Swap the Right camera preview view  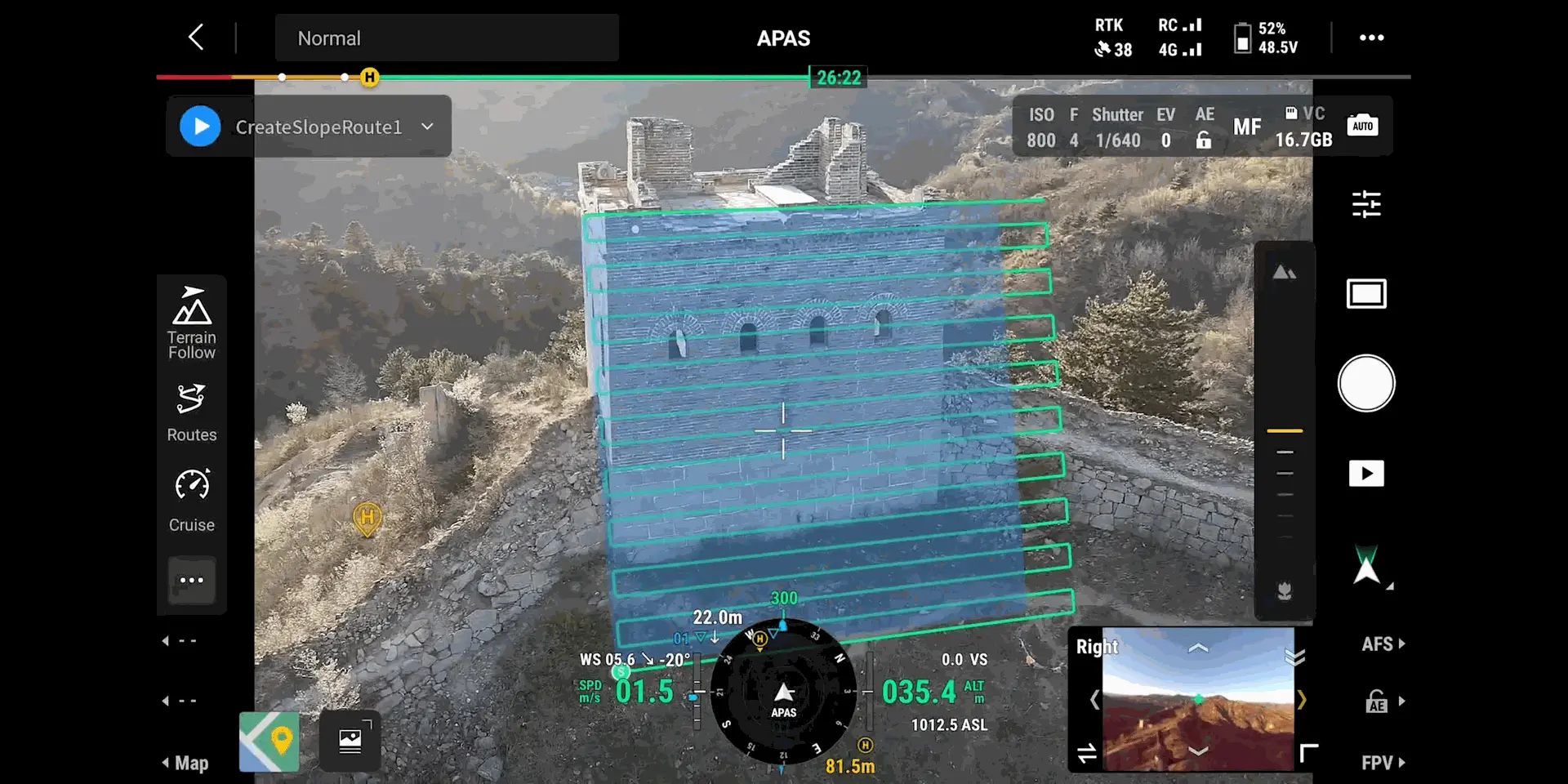point(1087,753)
